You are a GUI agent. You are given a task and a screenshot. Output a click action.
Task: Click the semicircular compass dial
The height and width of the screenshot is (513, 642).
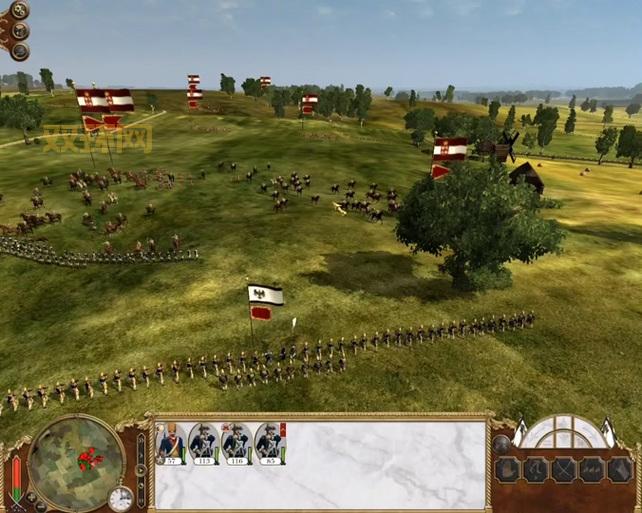point(566,433)
